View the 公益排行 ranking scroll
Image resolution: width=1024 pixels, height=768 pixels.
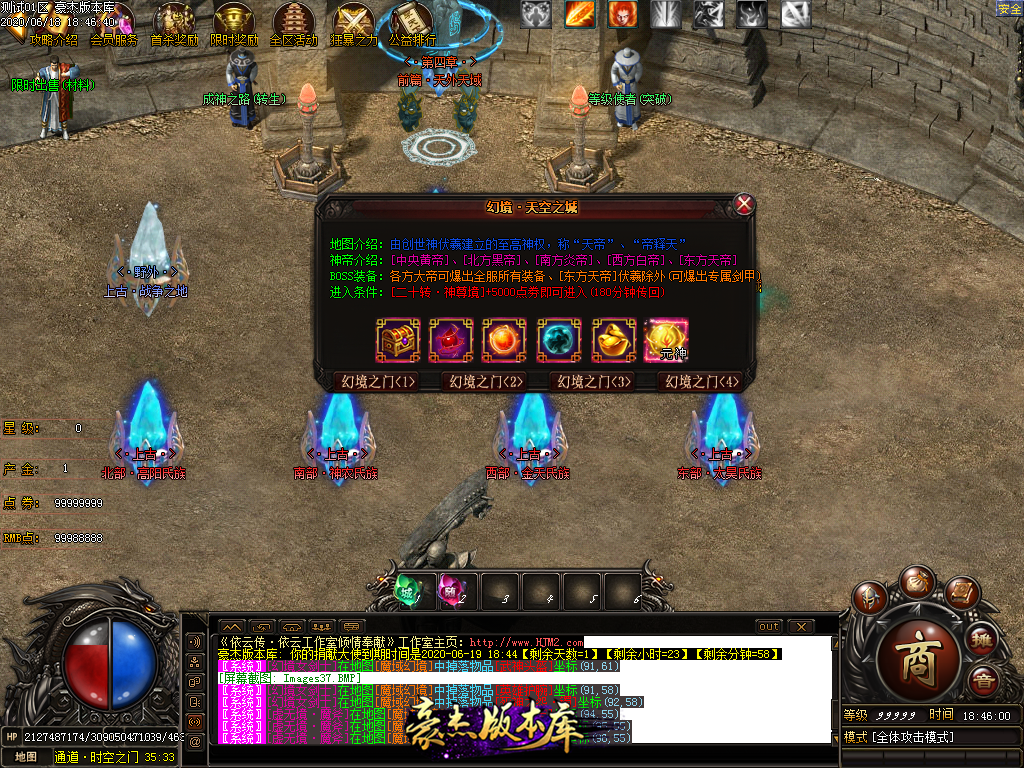412,27
